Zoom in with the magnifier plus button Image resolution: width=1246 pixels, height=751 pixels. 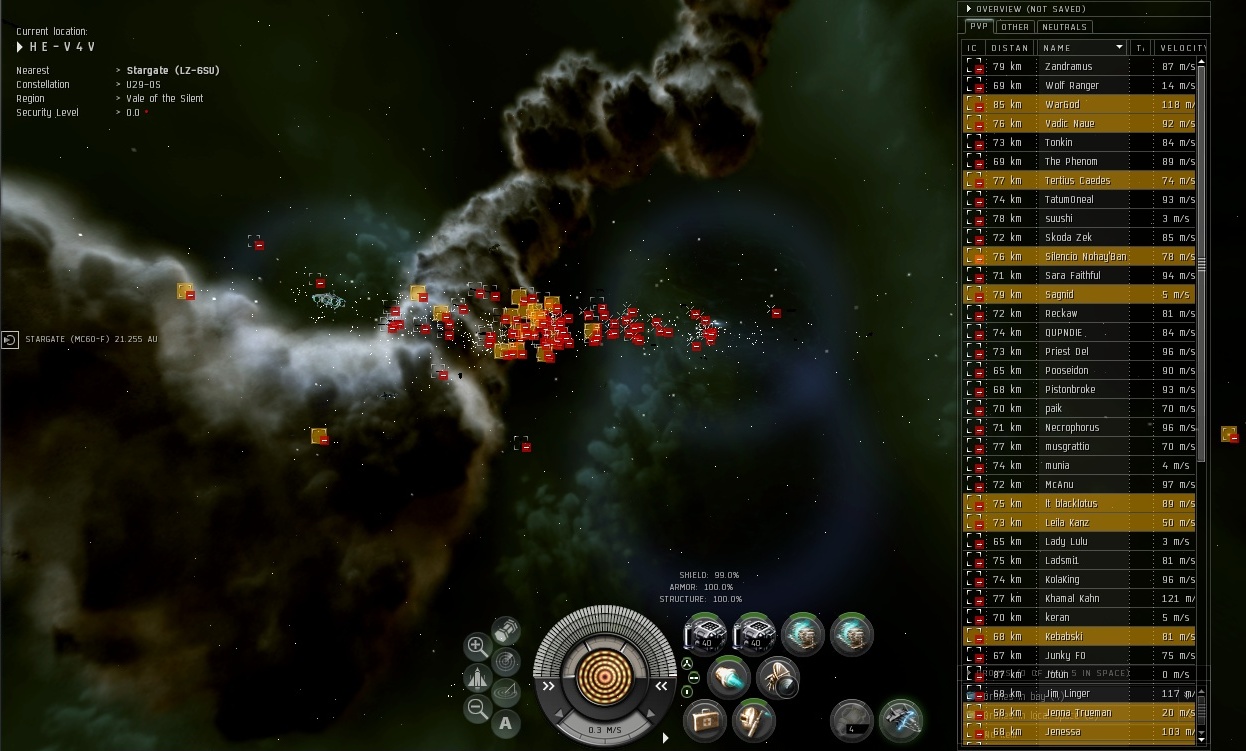478,646
